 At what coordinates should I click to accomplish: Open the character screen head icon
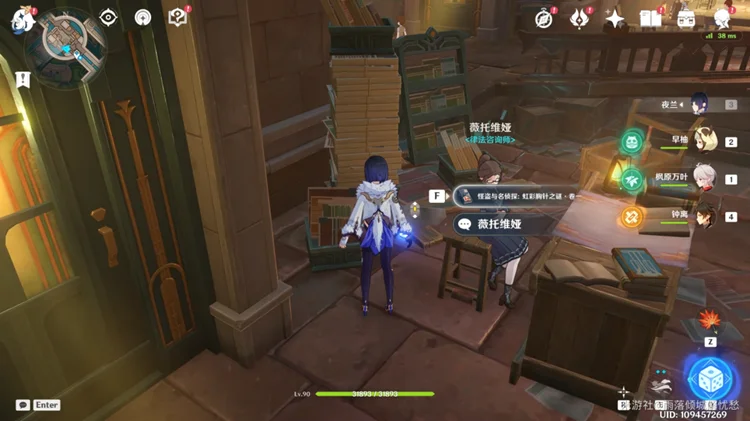pos(722,18)
